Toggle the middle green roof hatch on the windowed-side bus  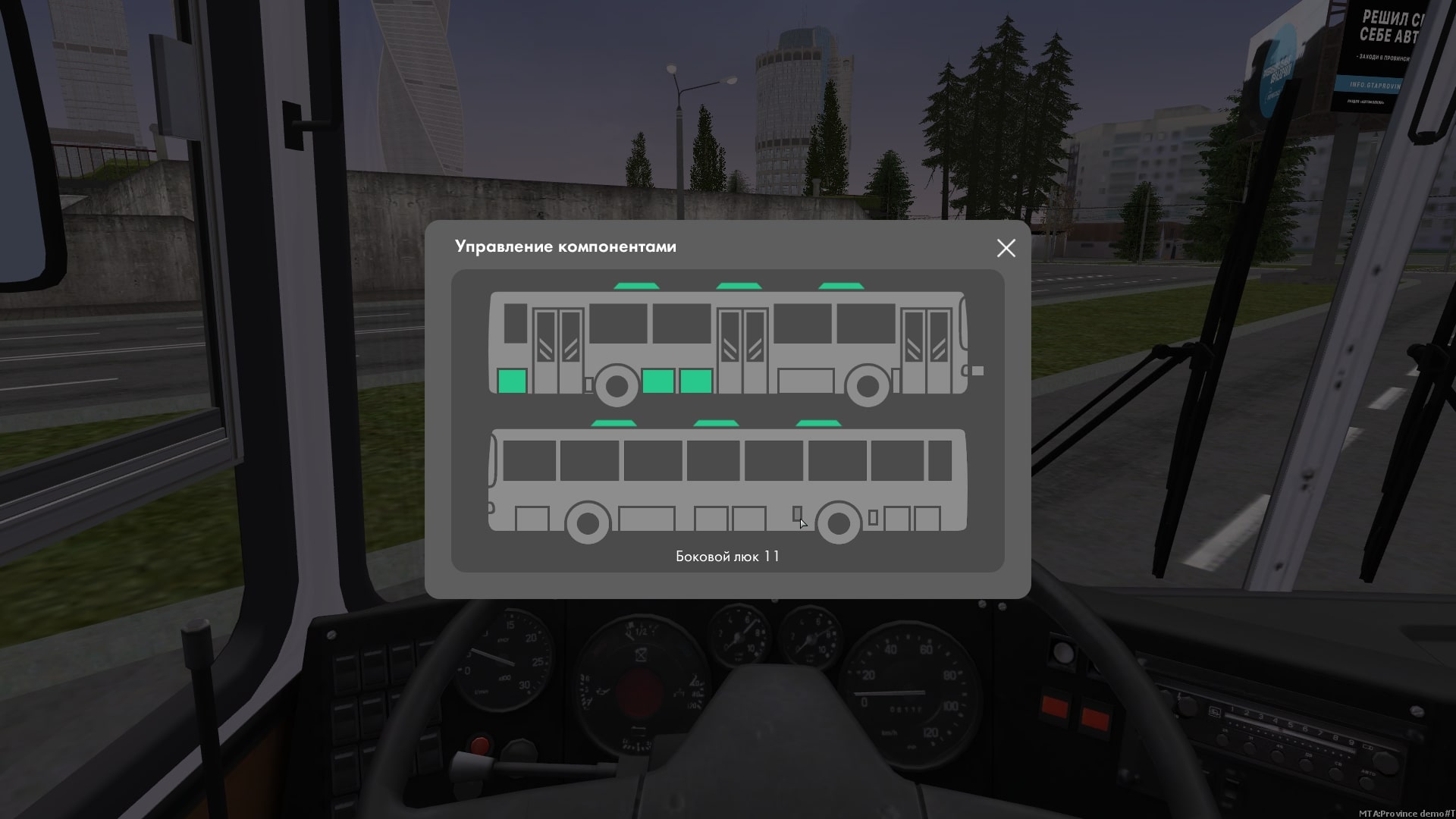(x=716, y=424)
